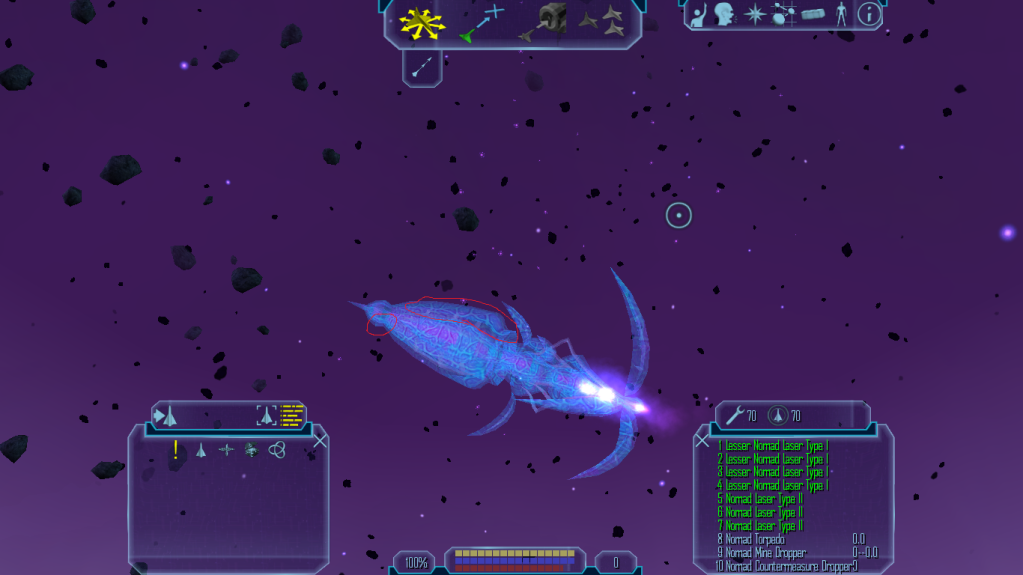
Task: Filter contacts by the triple-ring icon
Action: [278, 450]
